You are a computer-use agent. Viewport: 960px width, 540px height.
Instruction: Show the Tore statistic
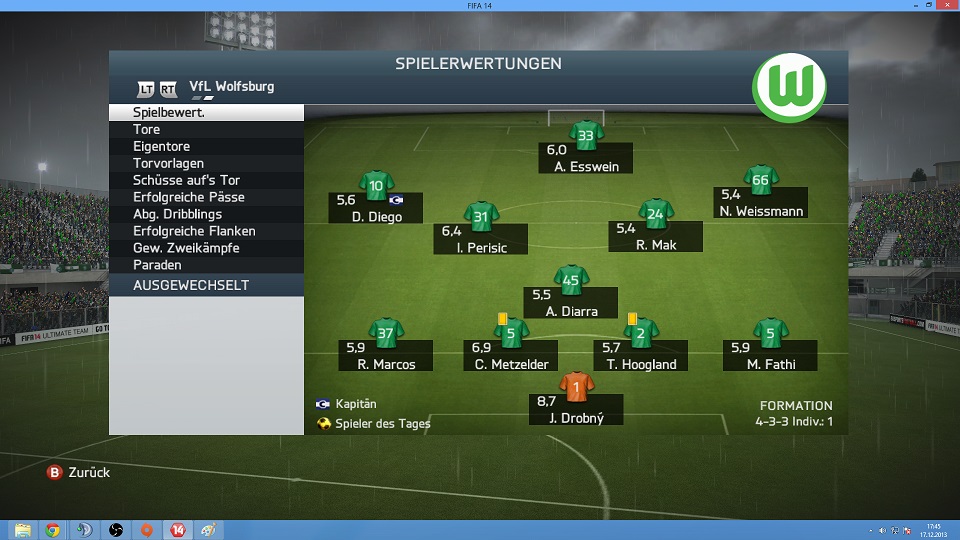tap(205, 130)
